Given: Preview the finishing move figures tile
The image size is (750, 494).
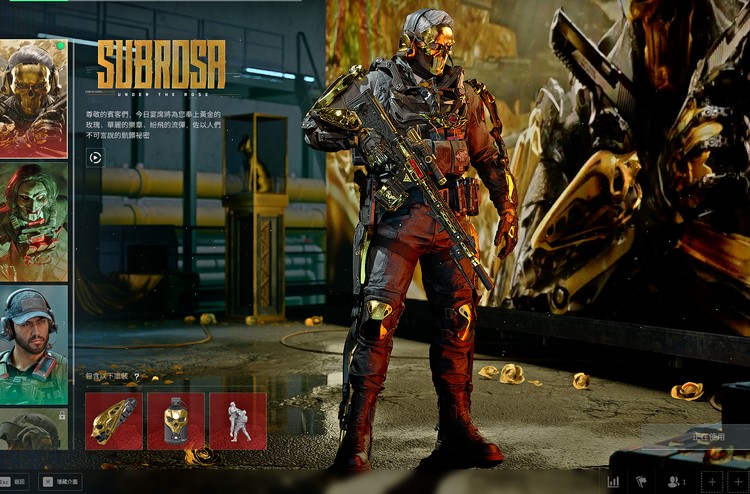Looking at the screenshot, I should tap(238, 420).
